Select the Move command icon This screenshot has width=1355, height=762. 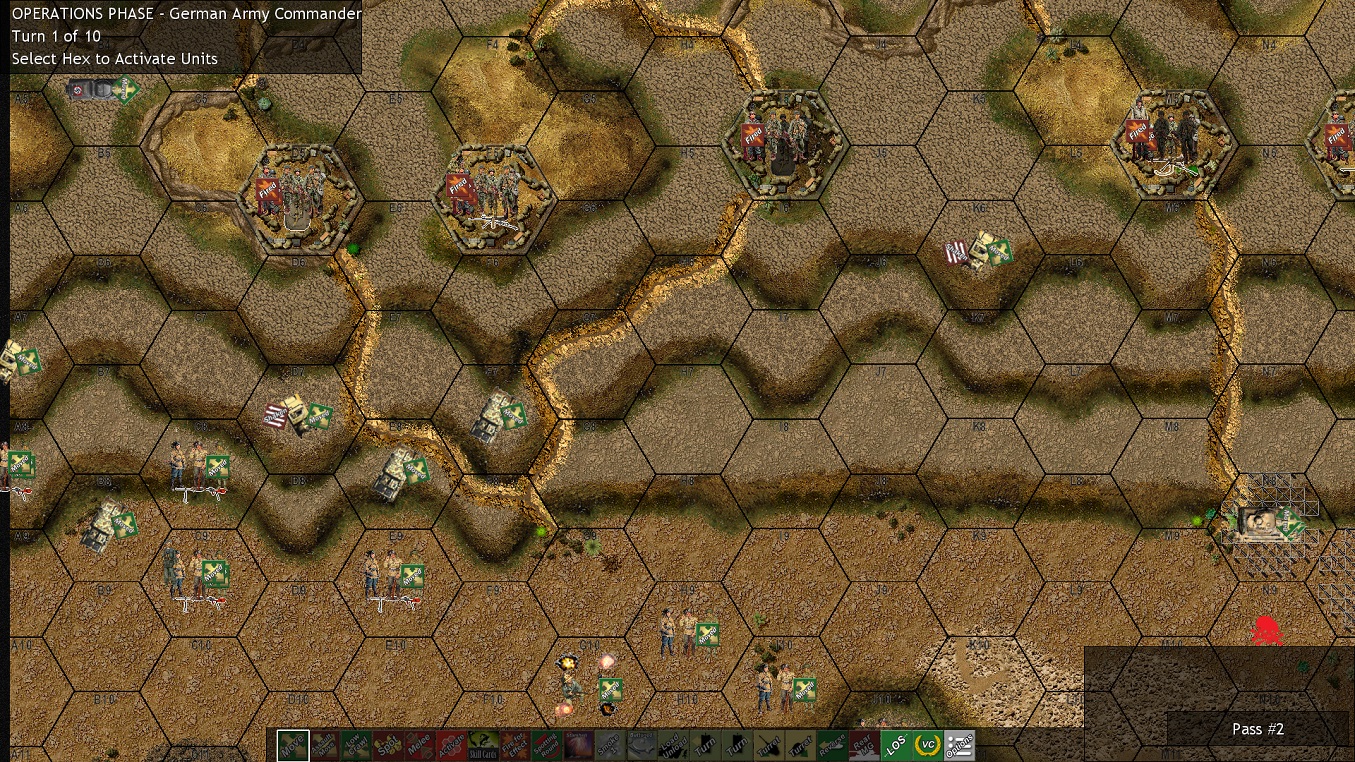click(292, 745)
